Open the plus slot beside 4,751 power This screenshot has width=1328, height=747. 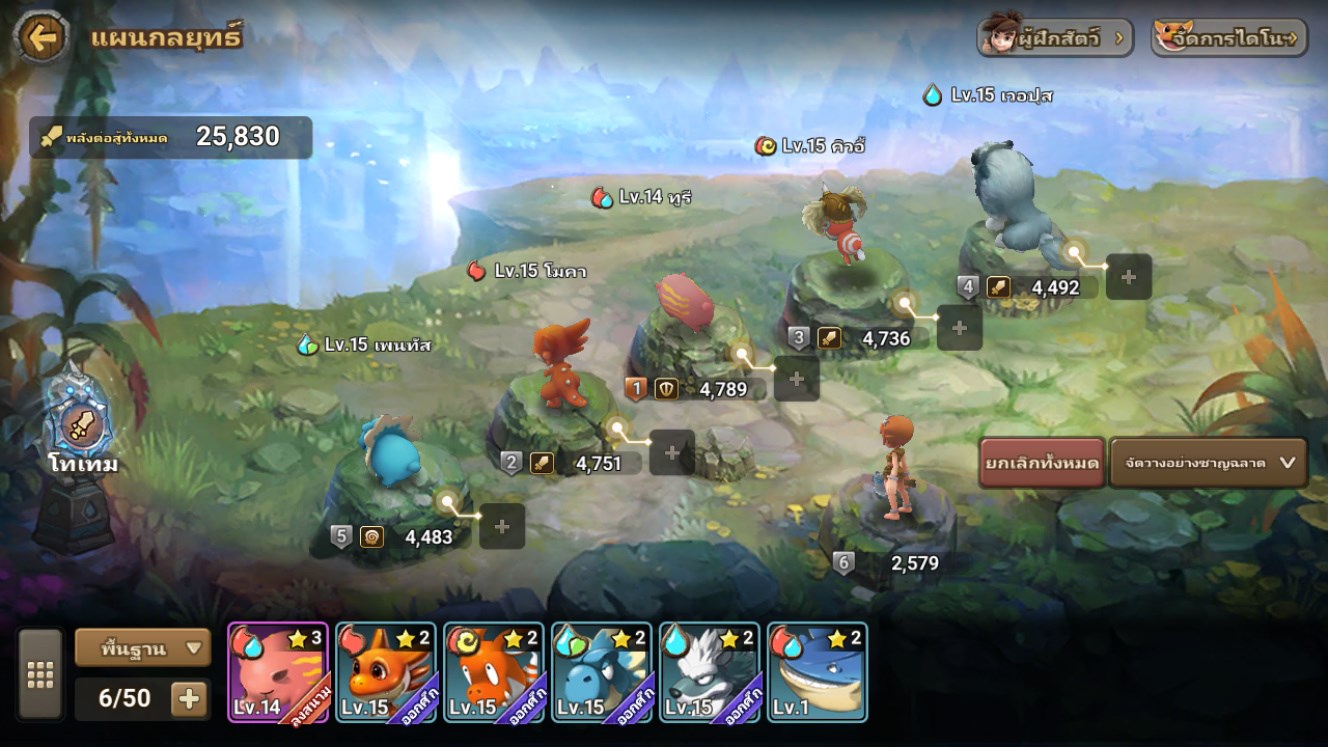point(672,452)
